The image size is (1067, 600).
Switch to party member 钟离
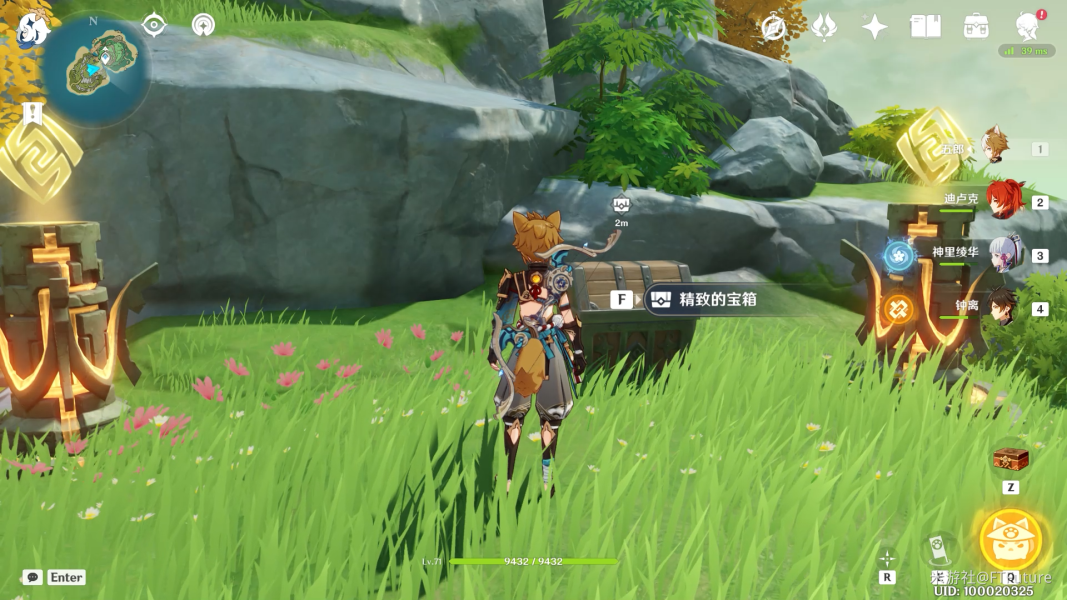point(1003,309)
